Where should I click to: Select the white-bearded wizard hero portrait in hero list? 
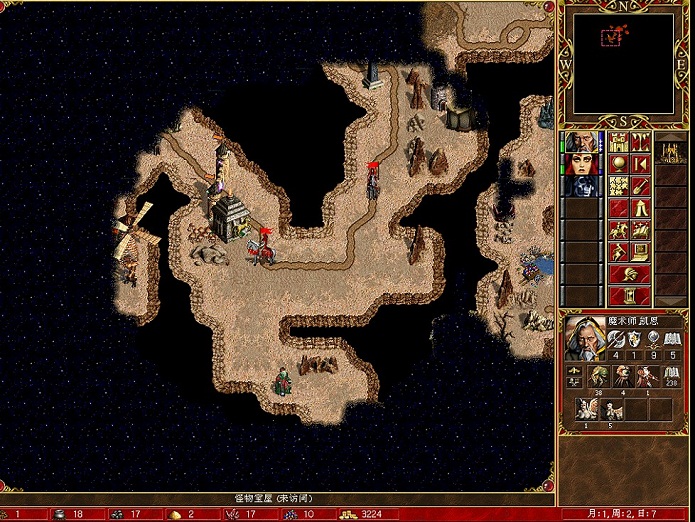[581, 142]
